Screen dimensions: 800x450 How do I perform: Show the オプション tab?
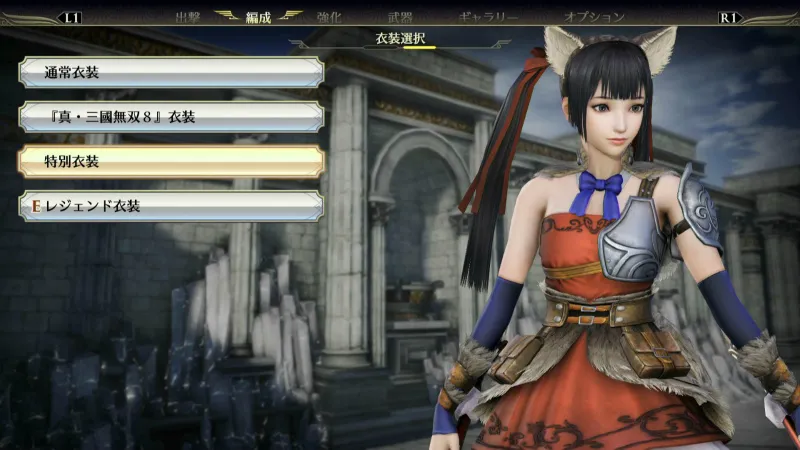(x=594, y=17)
